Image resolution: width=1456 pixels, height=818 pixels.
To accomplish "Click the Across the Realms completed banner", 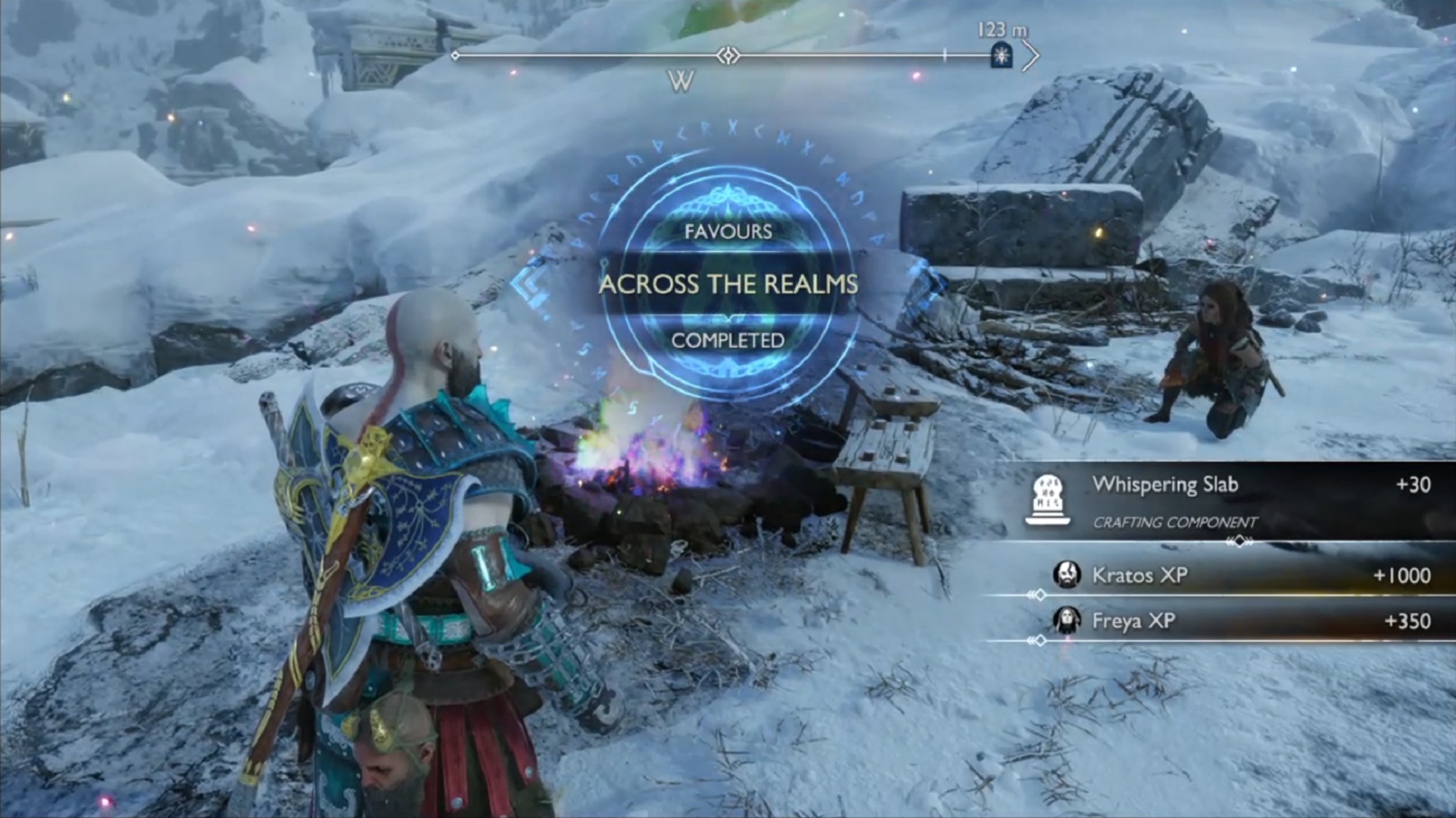I will click(x=728, y=284).
